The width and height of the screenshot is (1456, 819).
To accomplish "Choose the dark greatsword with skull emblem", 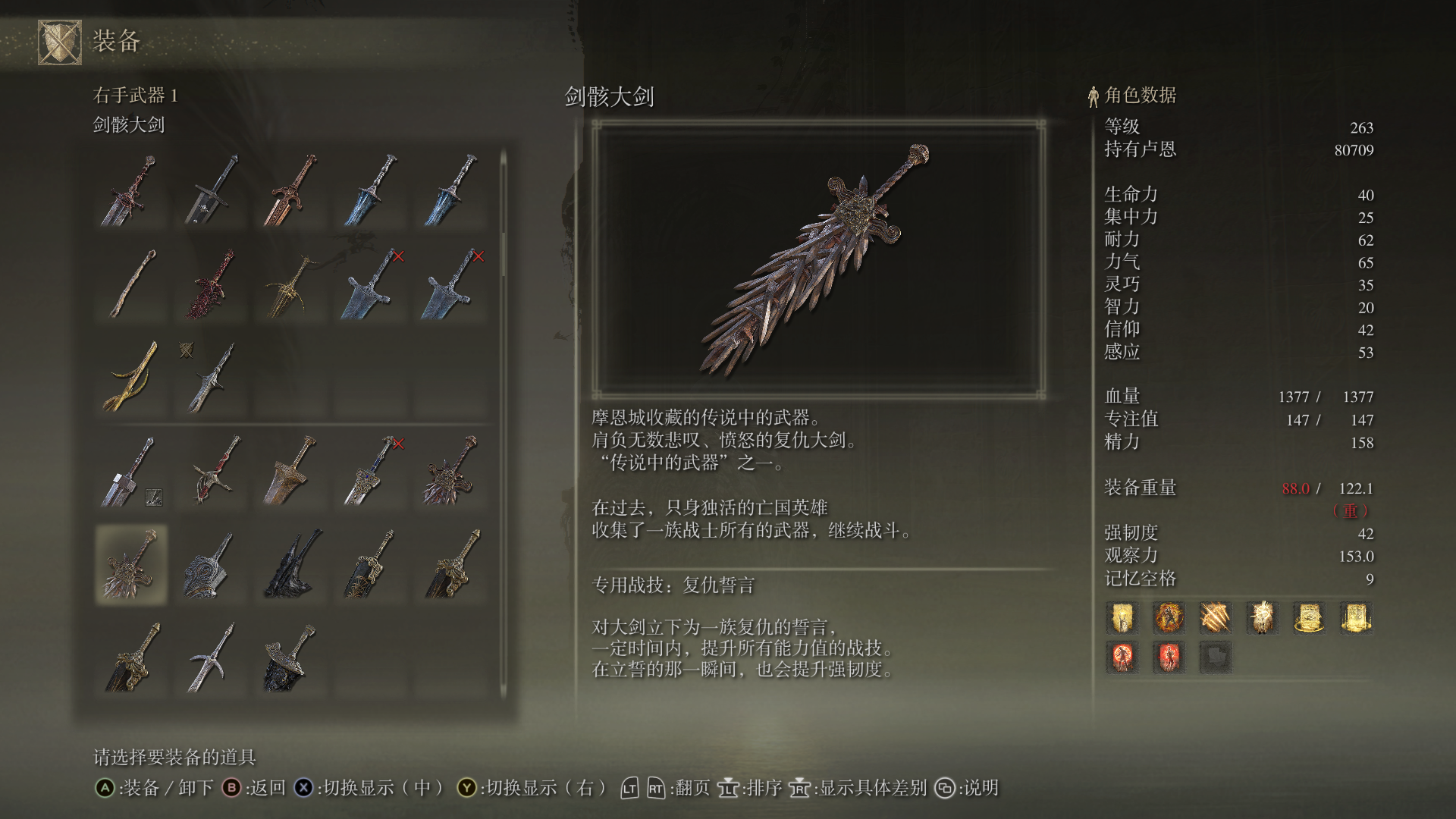I will pos(212,191).
